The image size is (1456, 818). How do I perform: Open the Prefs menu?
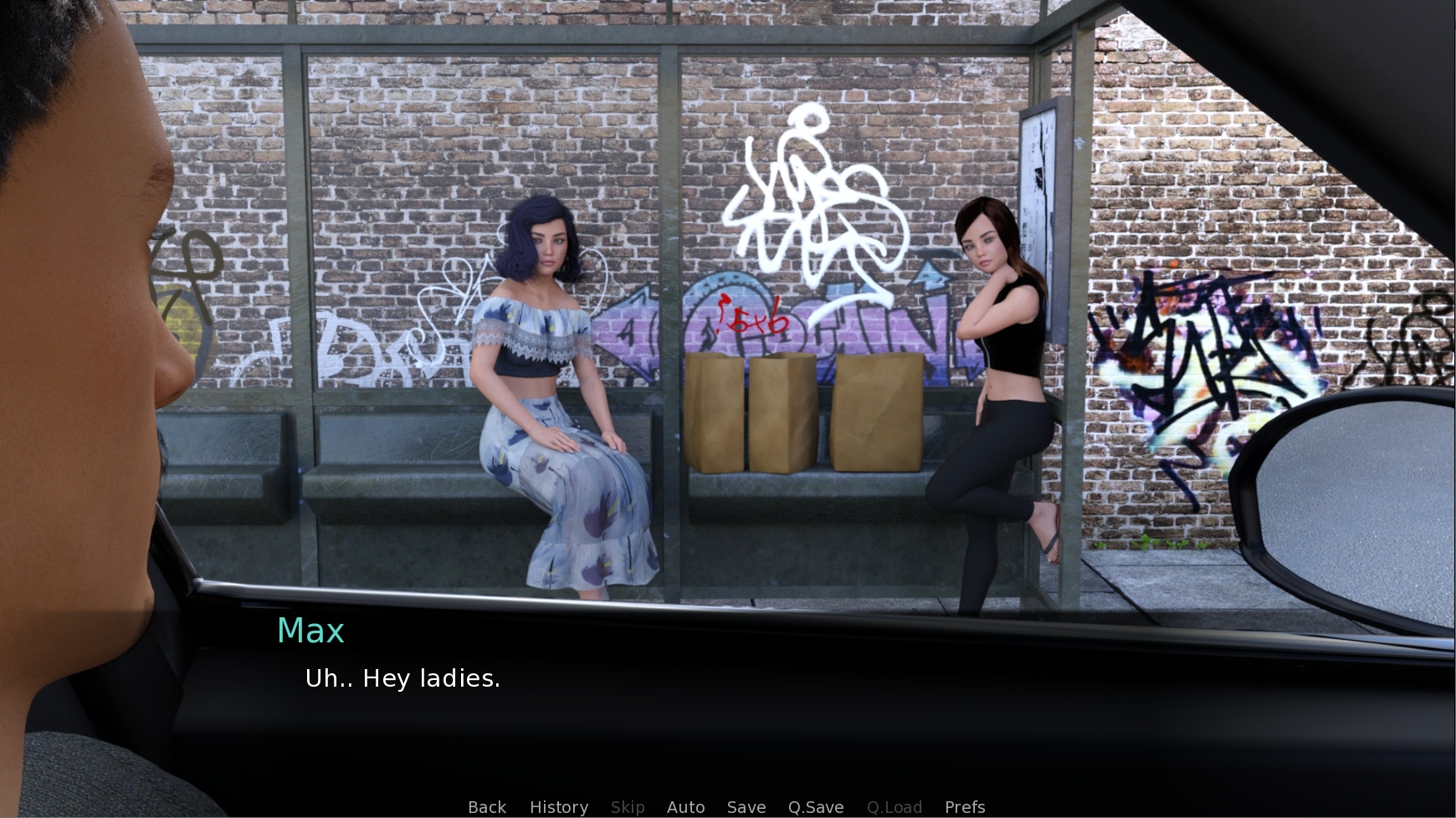pos(964,807)
